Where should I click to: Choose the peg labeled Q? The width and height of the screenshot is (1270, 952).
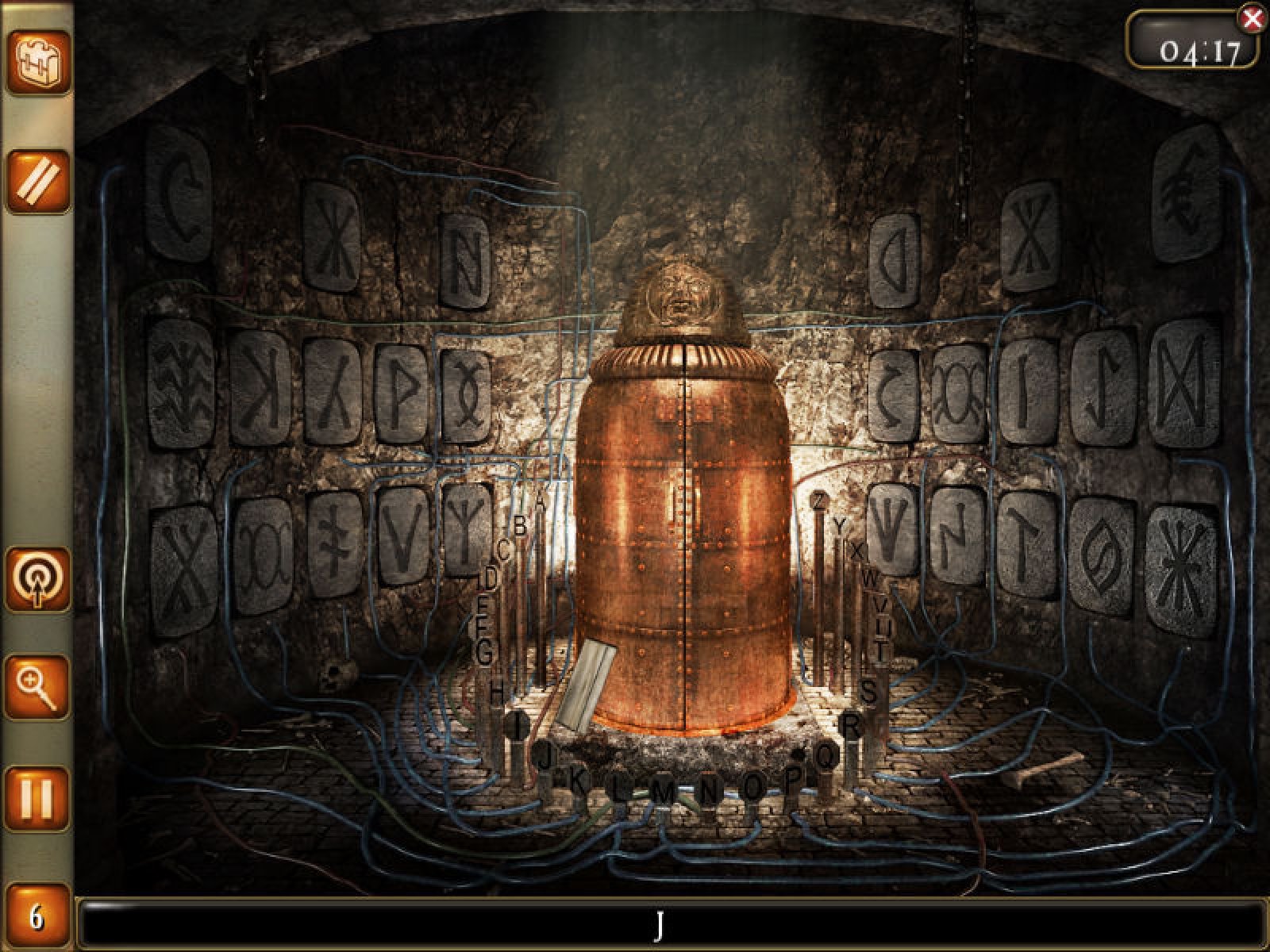(x=826, y=756)
